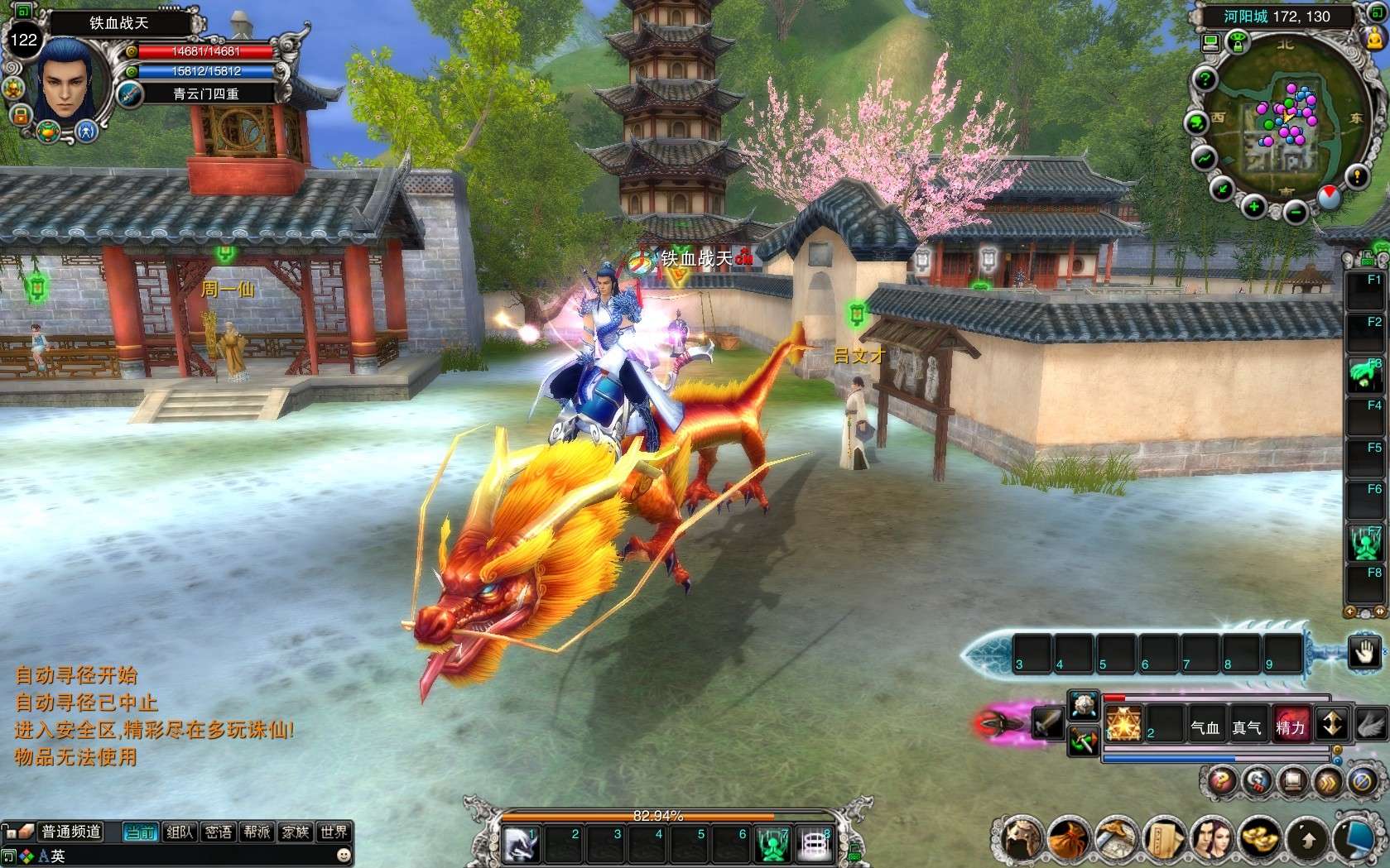Screen dimensions: 1390x868
Task: Open the 家族 chat tab
Action: 296,832
